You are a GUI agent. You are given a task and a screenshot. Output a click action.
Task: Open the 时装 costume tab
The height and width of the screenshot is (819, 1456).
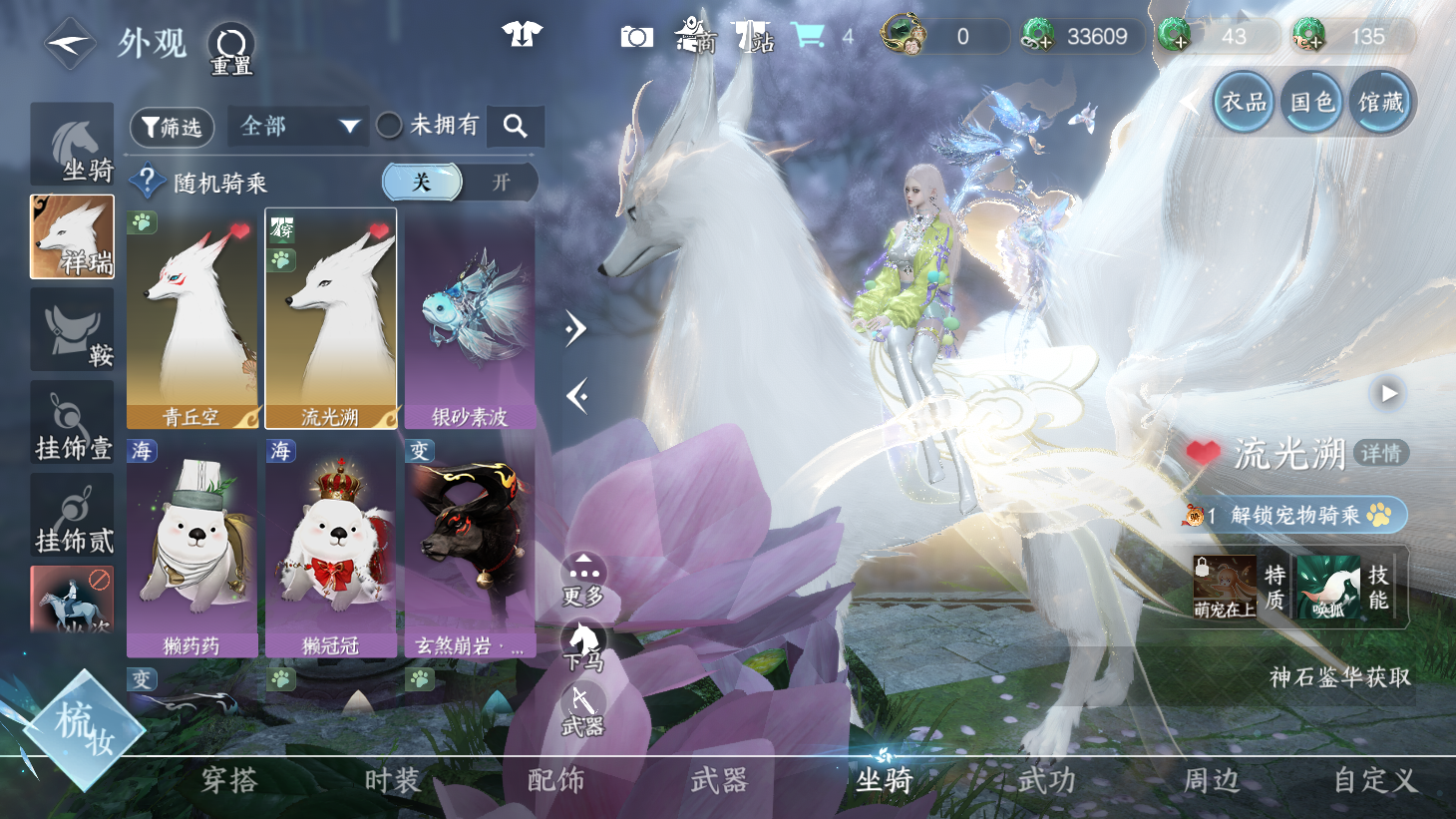(392, 780)
